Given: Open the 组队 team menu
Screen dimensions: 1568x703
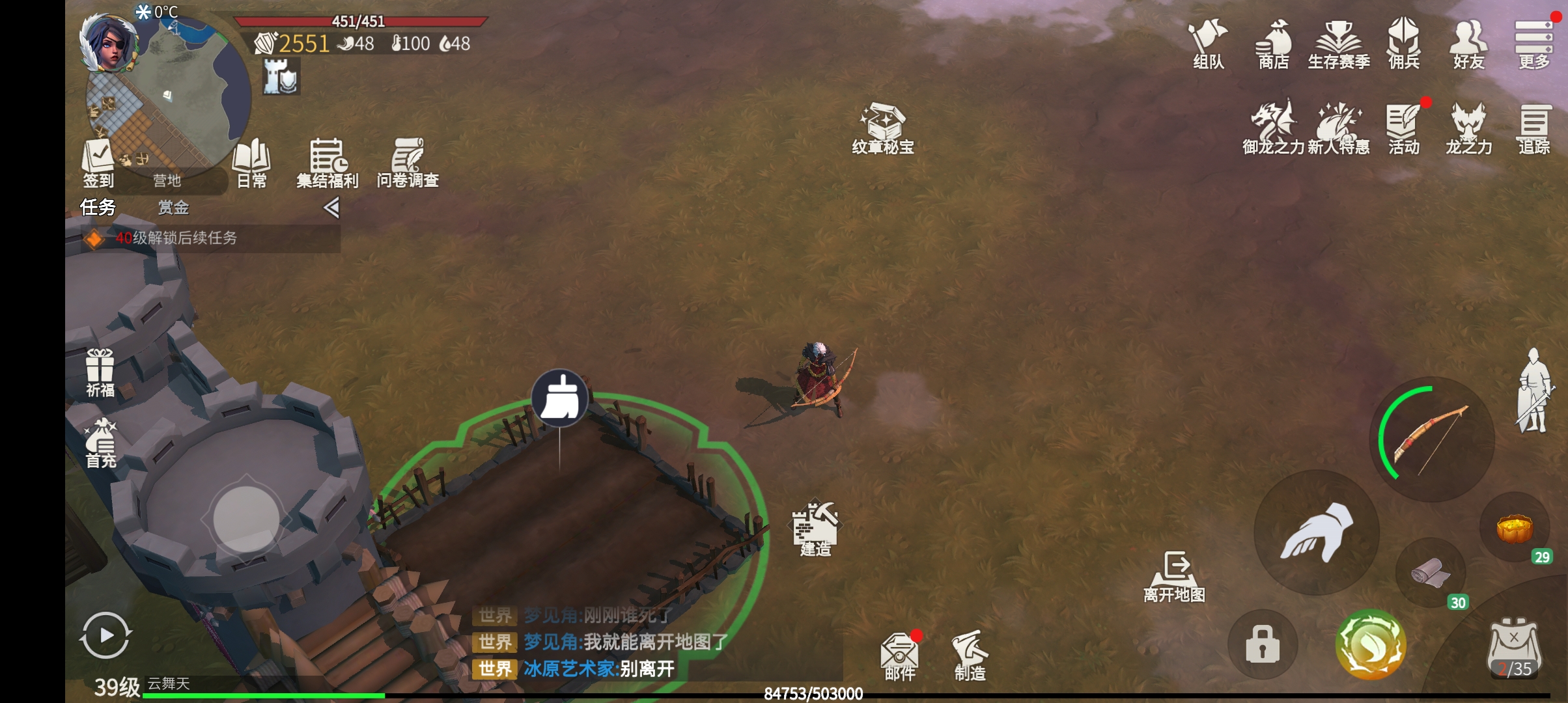Looking at the screenshot, I should 1208,43.
